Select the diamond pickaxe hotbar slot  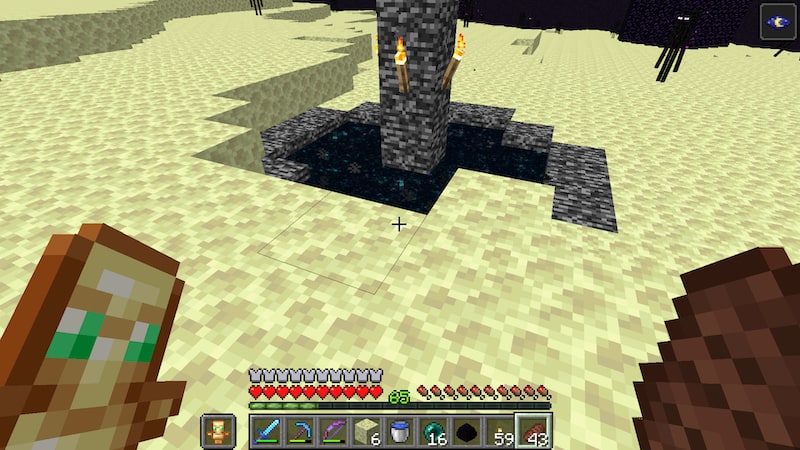click(x=299, y=431)
